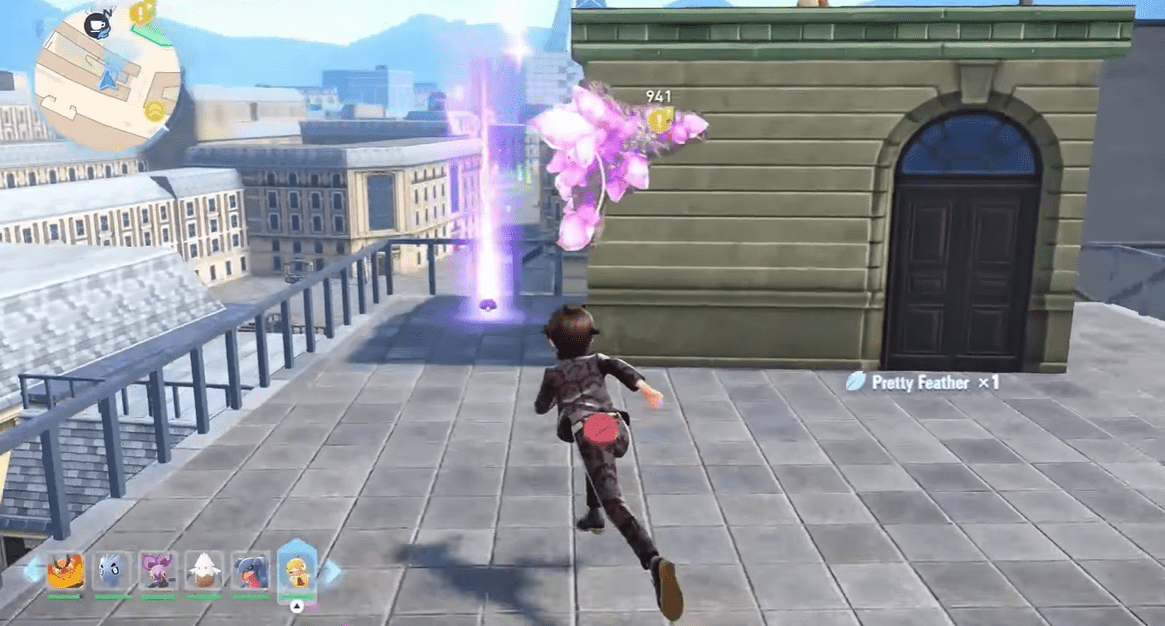The width and height of the screenshot is (1165, 626).
Task: Pick the purple pink-haired Pokémon party slot
Action: pyautogui.click(x=158, y=572)
